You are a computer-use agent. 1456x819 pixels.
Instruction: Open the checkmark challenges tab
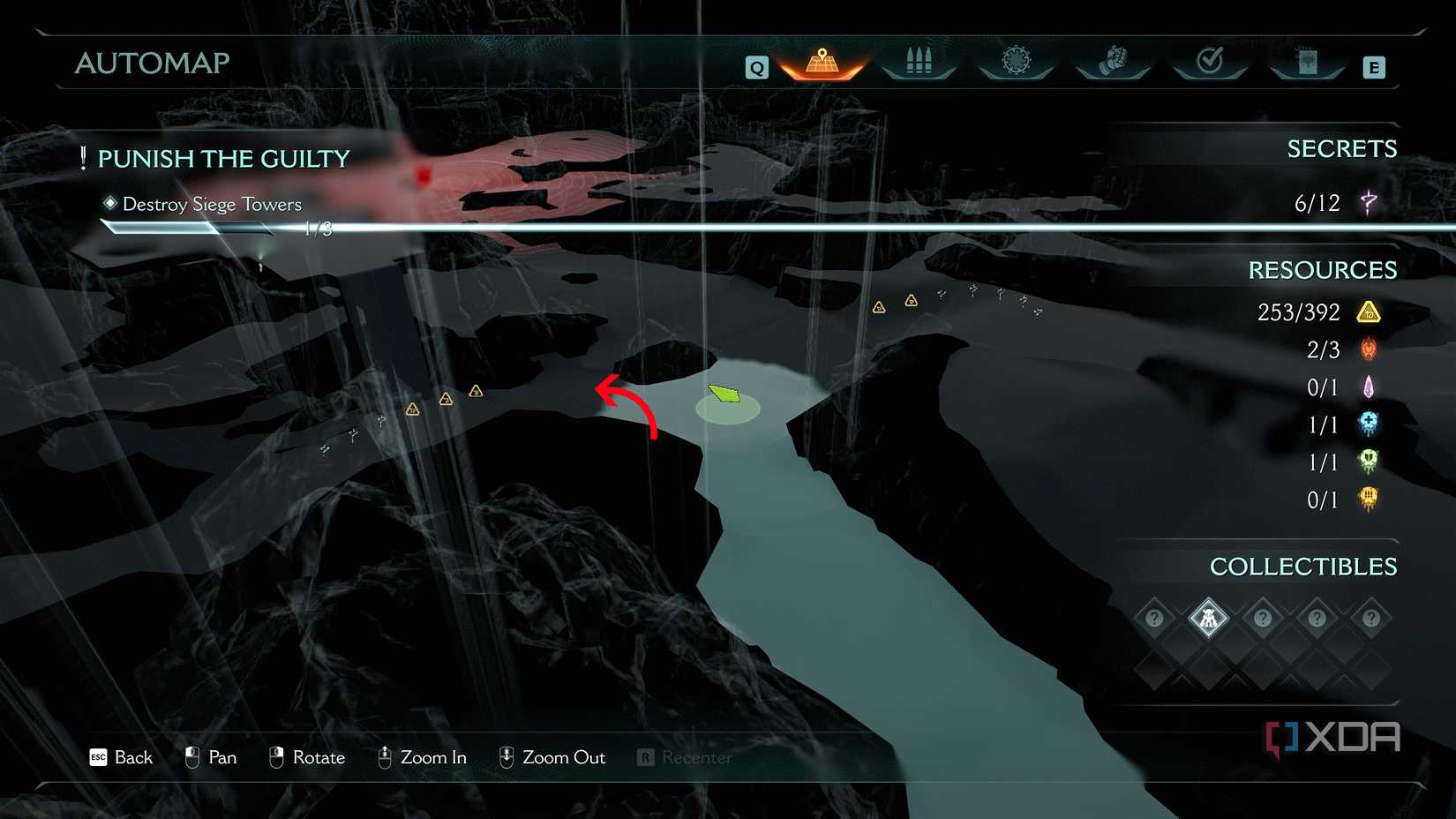pos(1210,61)
